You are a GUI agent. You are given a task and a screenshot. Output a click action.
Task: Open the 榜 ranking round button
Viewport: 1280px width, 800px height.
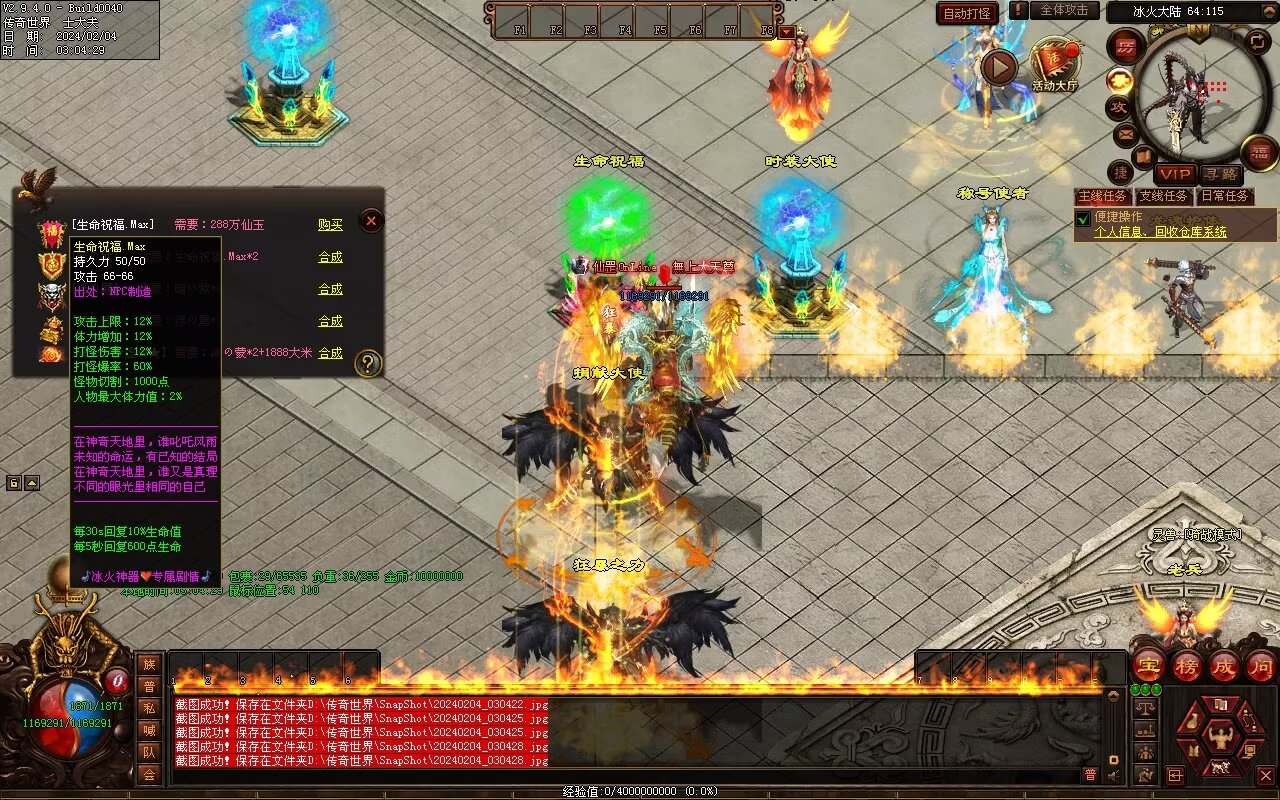tap(1186, 665)
